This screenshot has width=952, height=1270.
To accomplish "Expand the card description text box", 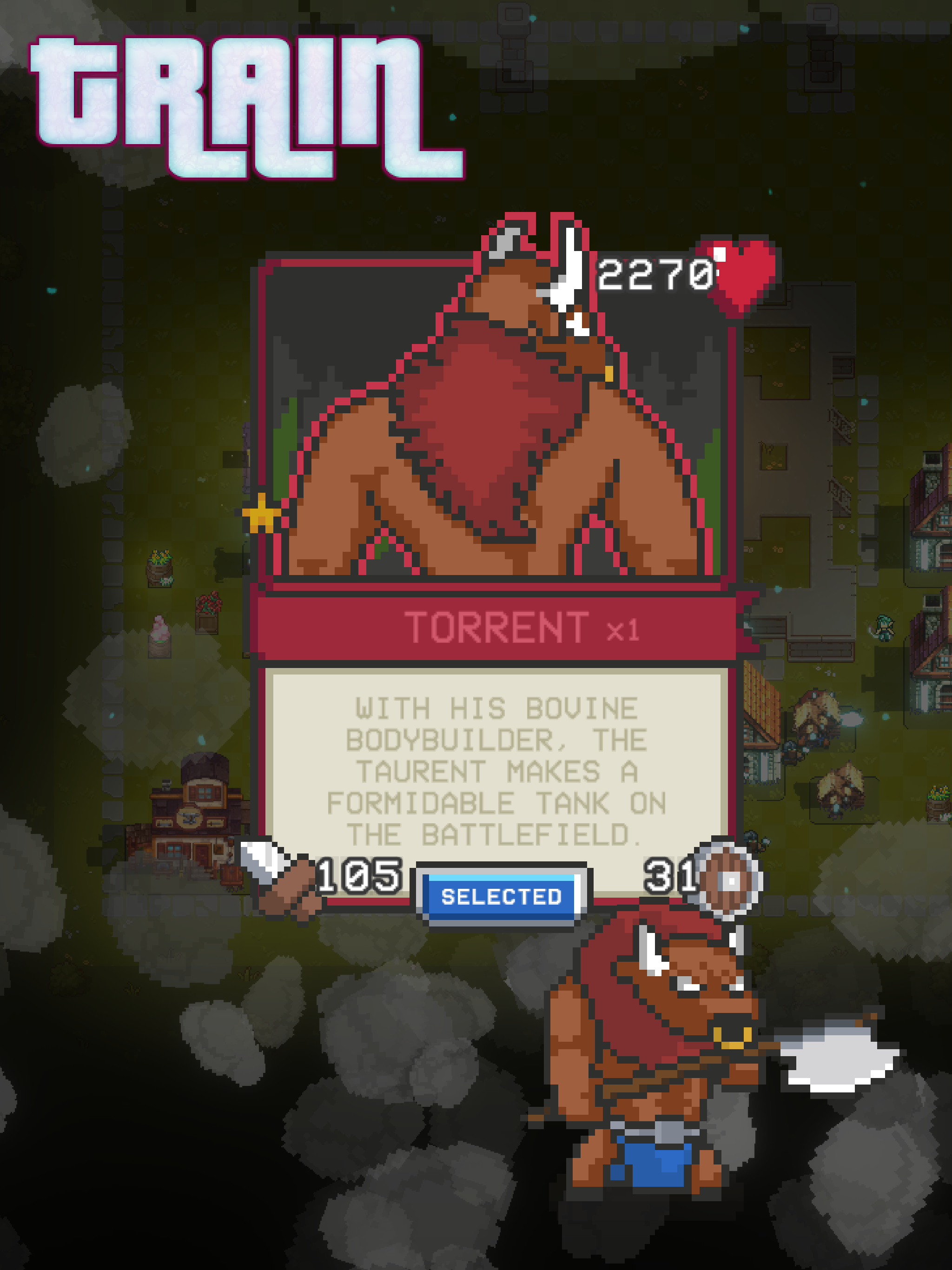I will (500, 769).
